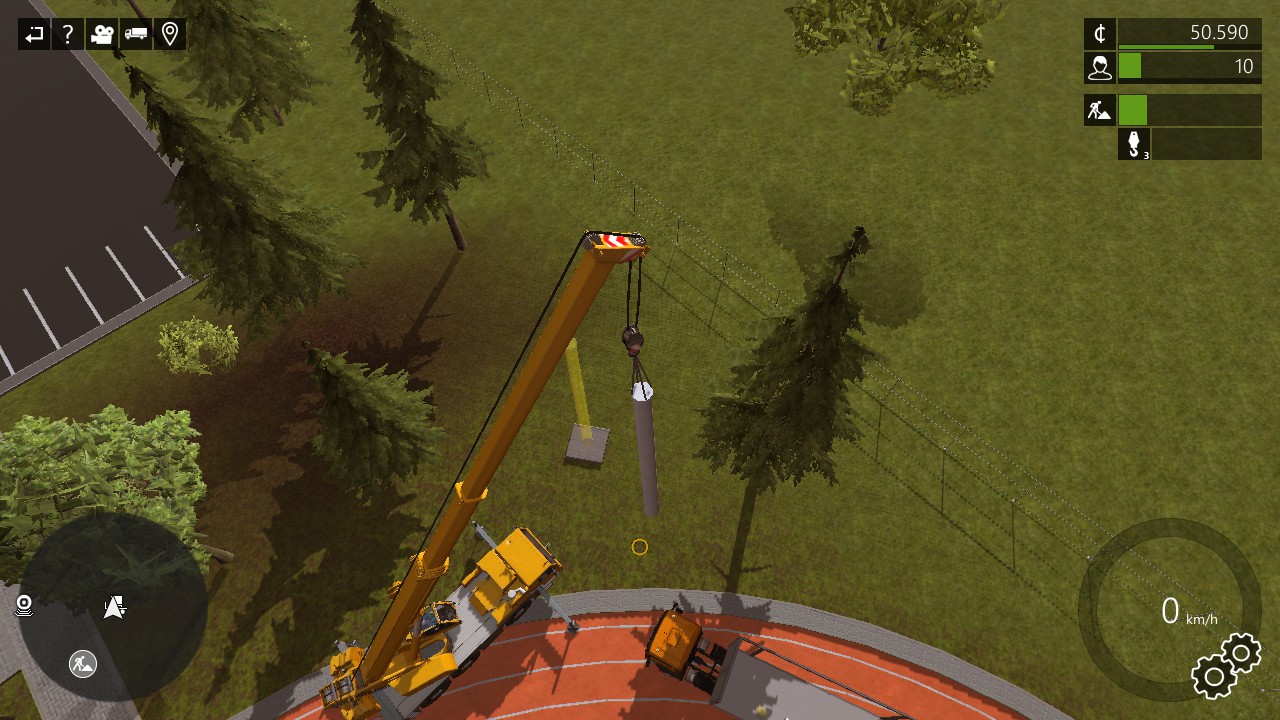
Task: Click the return arrow button
Action: (x=34, y=35)
